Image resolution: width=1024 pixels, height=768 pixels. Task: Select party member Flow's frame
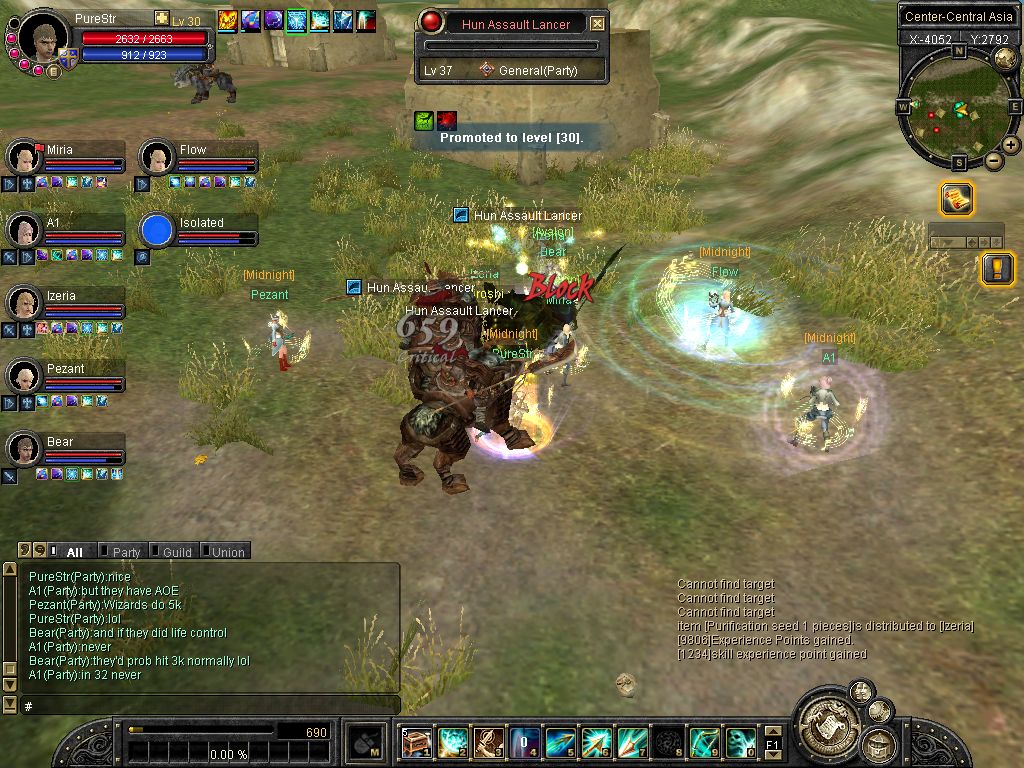tap(197, 157)
